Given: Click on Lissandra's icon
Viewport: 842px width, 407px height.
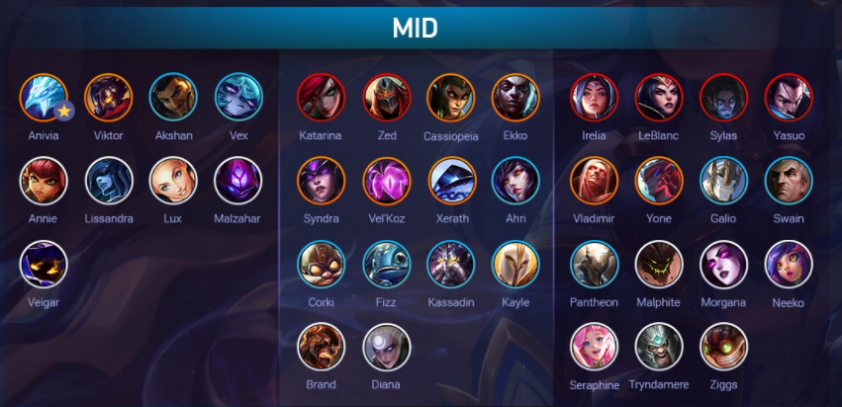Looking at the screenshot, I should (109, 181).
